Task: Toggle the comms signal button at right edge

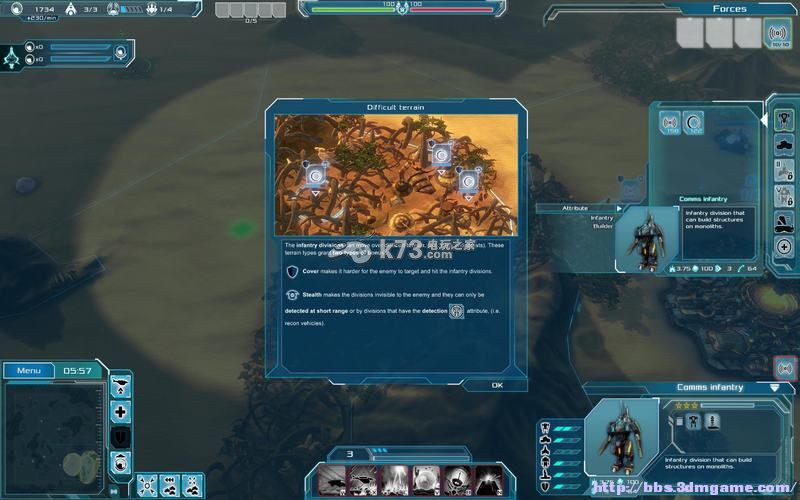Action: (x=785, y=367)
